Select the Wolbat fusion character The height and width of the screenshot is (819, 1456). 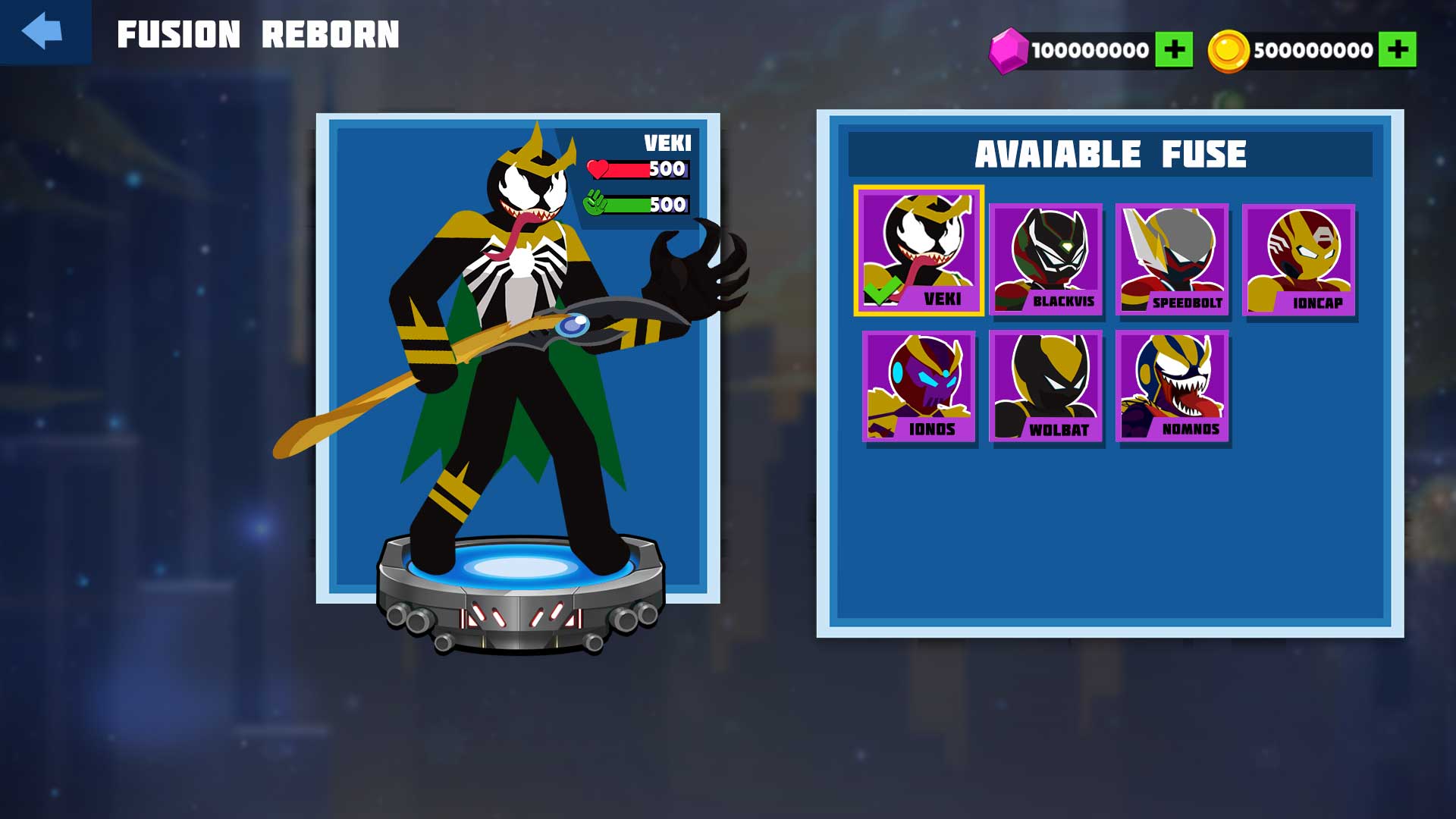1046,386
